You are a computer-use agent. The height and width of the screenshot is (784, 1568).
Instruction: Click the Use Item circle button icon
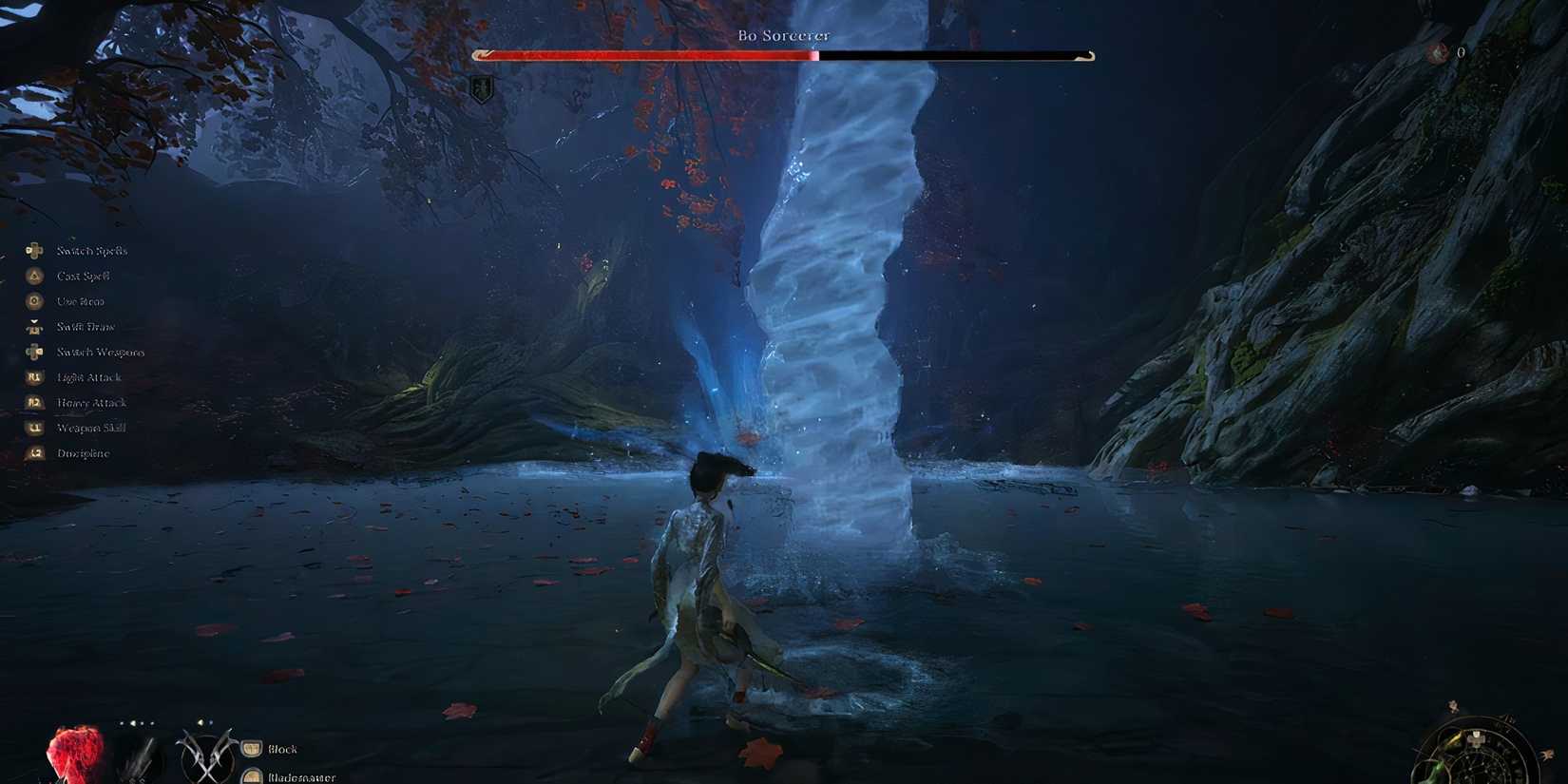(34, 301)
